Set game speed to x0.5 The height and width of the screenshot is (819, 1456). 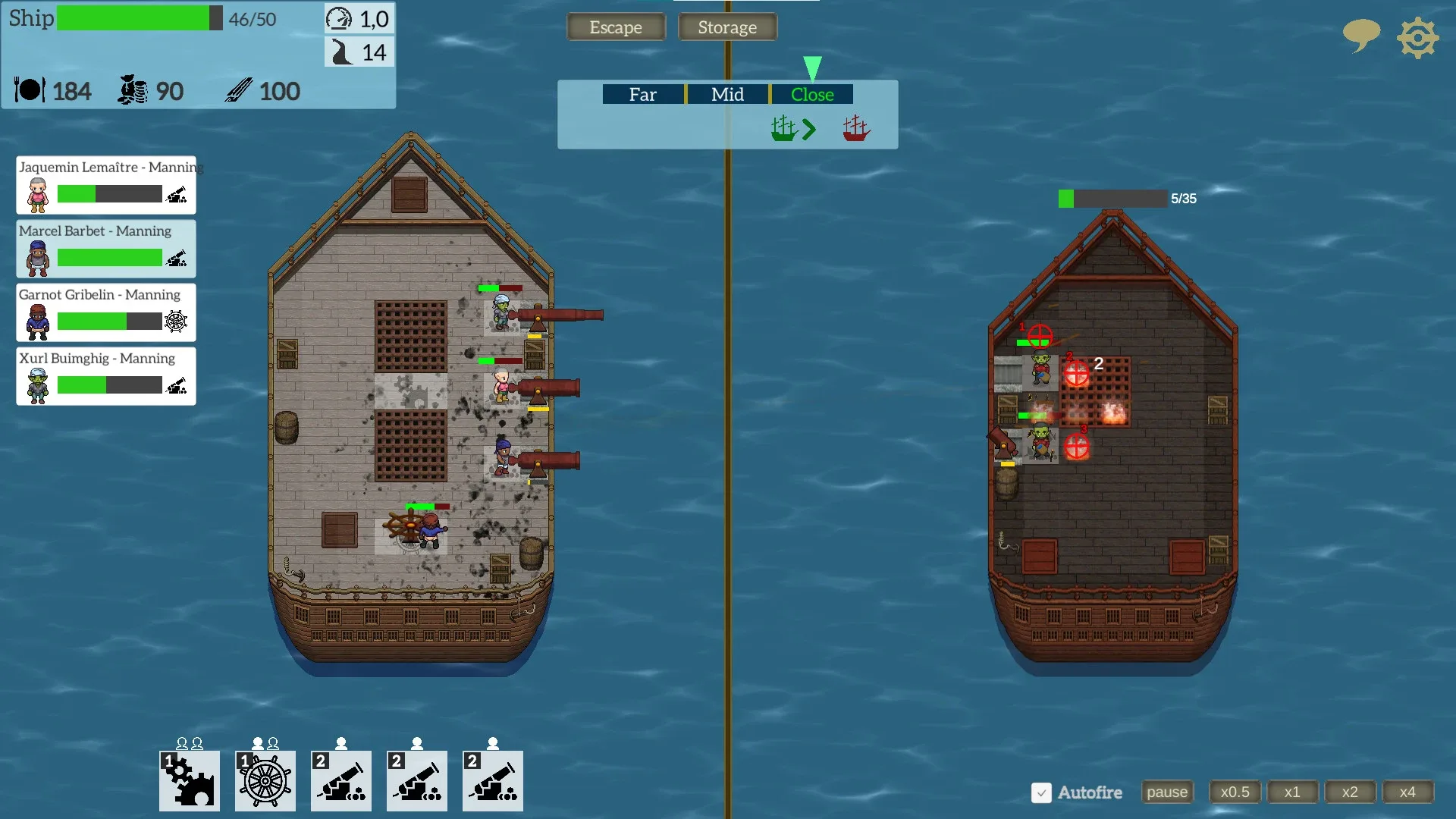click(1235, 792)
